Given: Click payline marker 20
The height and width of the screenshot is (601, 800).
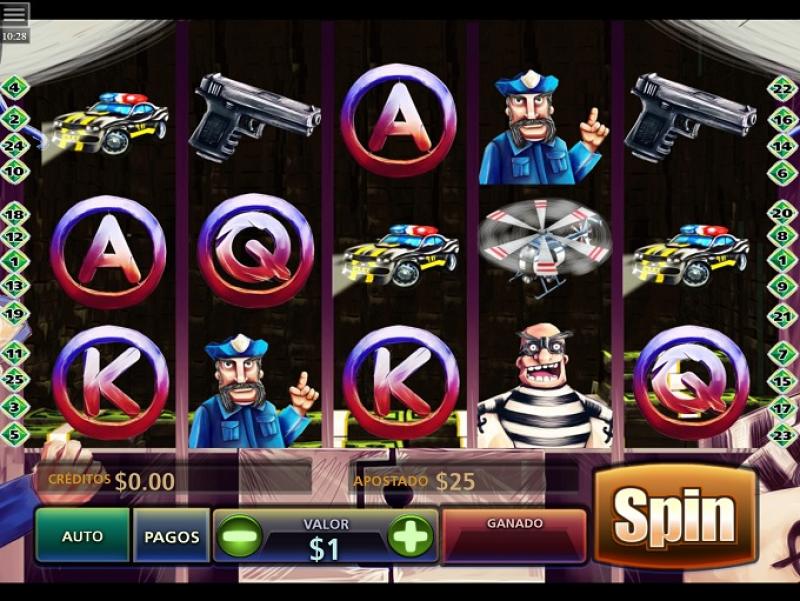Looking at the screenshot, I should [783, 213].
